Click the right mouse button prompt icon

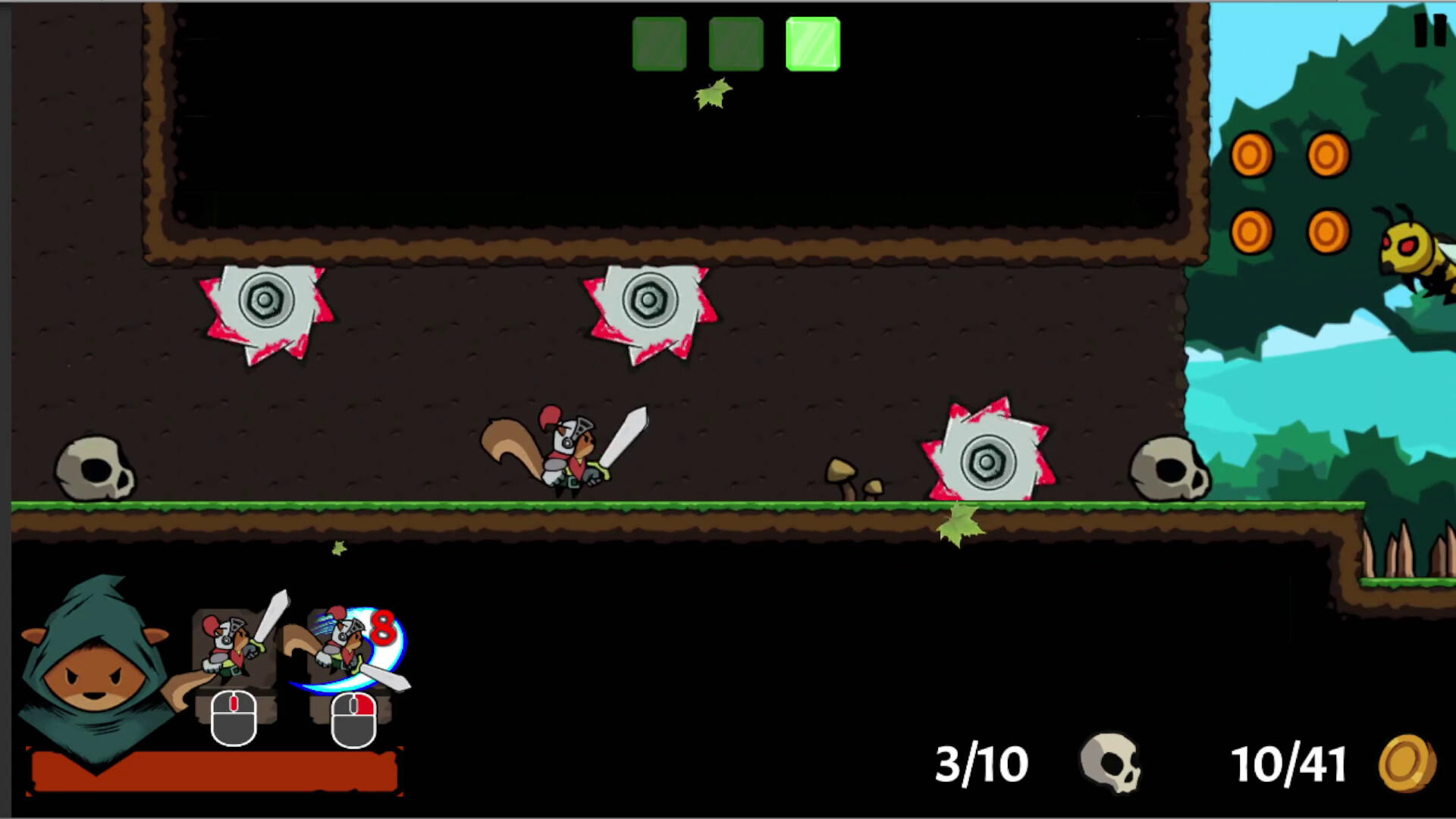(x=353, y=717)
